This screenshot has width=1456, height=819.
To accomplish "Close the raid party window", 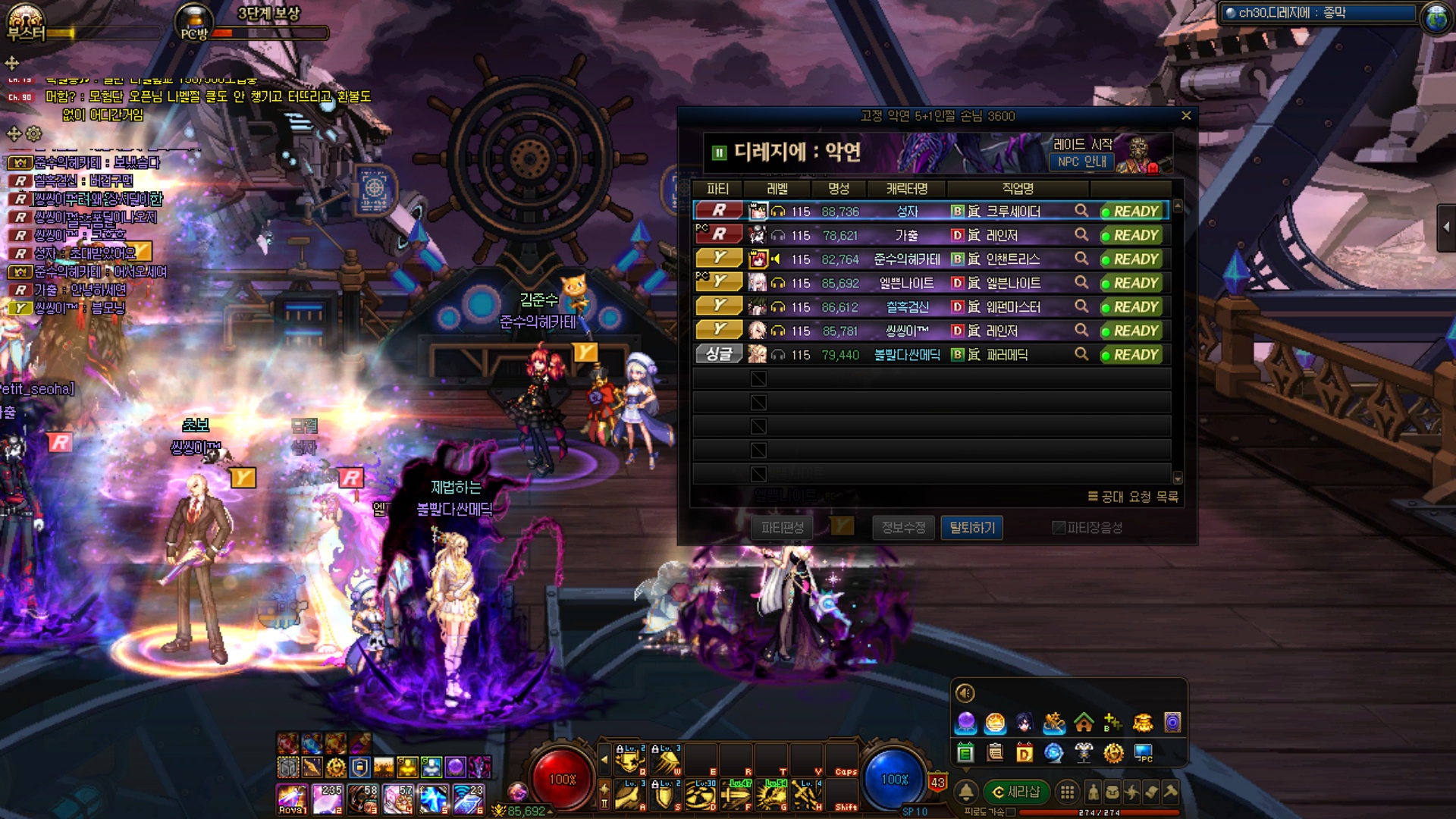I will click(1186, 116).
